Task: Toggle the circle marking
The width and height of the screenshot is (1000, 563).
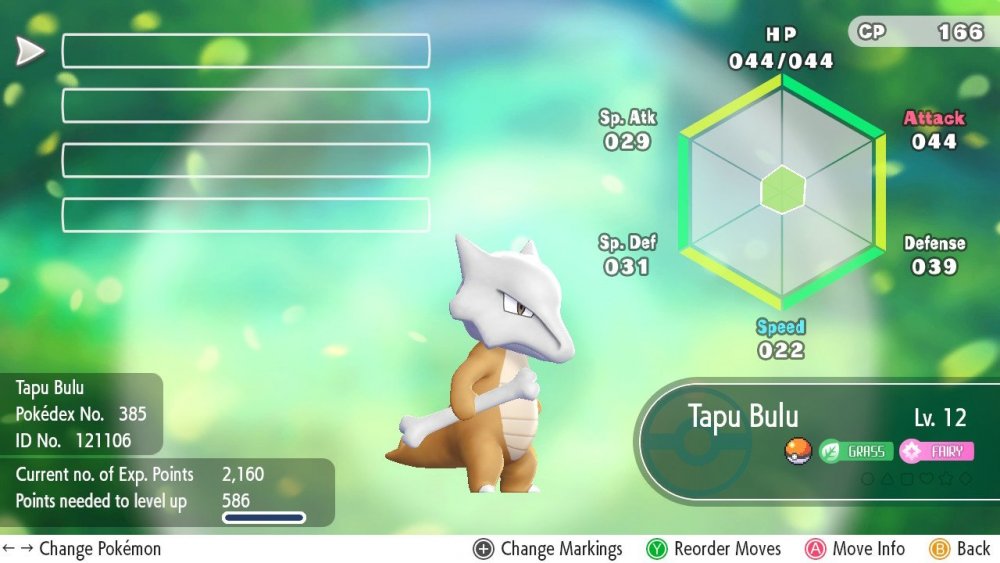Action: click(868, 479)
